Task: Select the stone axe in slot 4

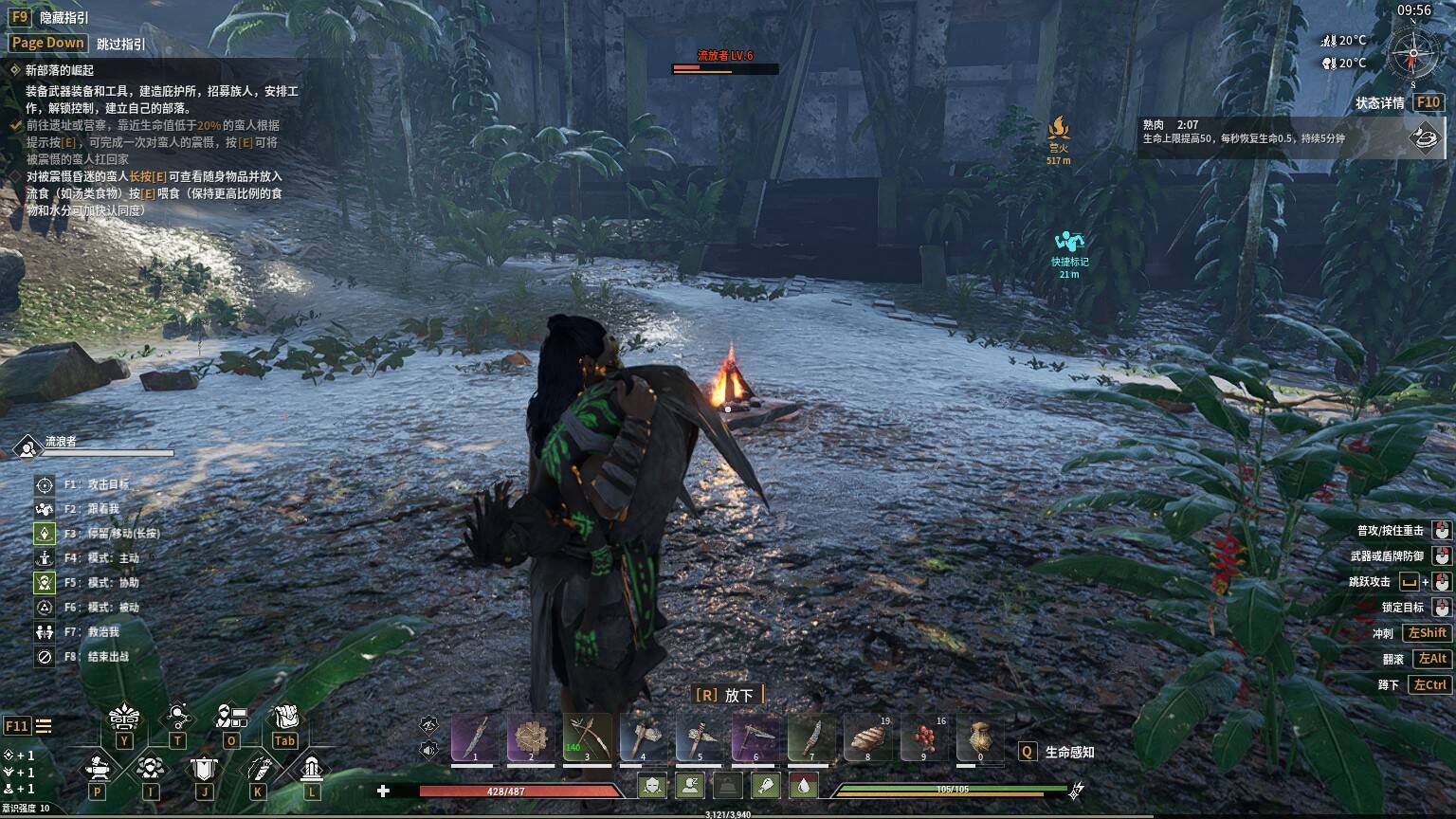Action: [643, 737]
